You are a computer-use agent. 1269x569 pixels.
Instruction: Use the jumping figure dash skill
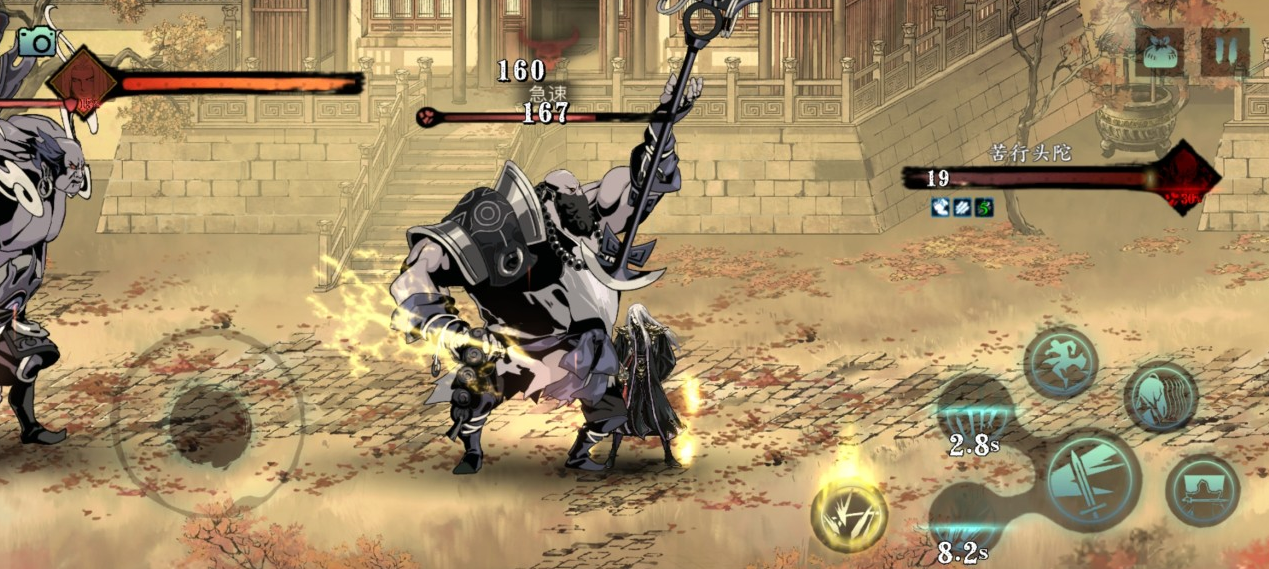coord(1060,362)
